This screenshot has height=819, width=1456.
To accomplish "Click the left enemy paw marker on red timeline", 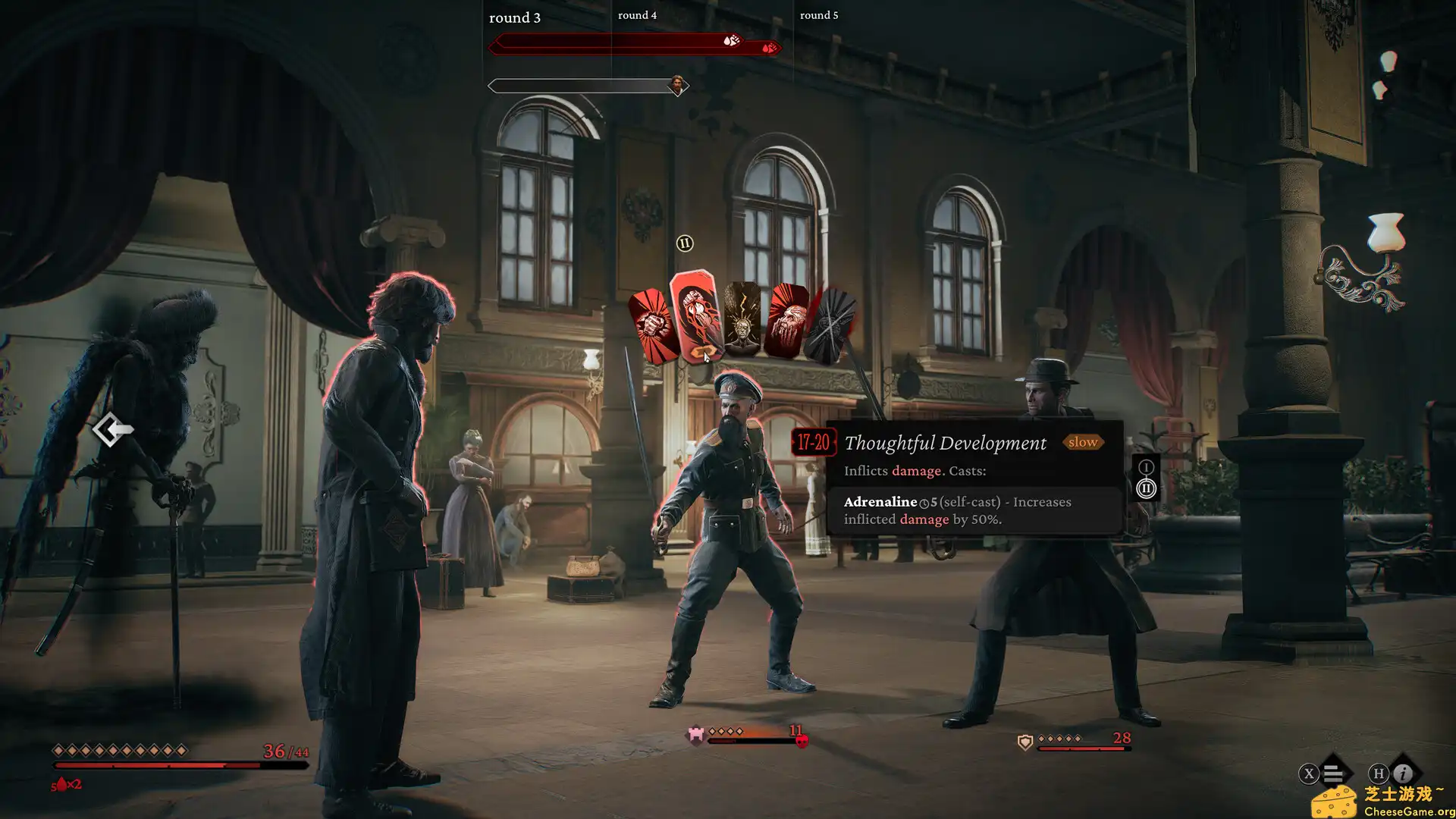I will pos(730,40).
